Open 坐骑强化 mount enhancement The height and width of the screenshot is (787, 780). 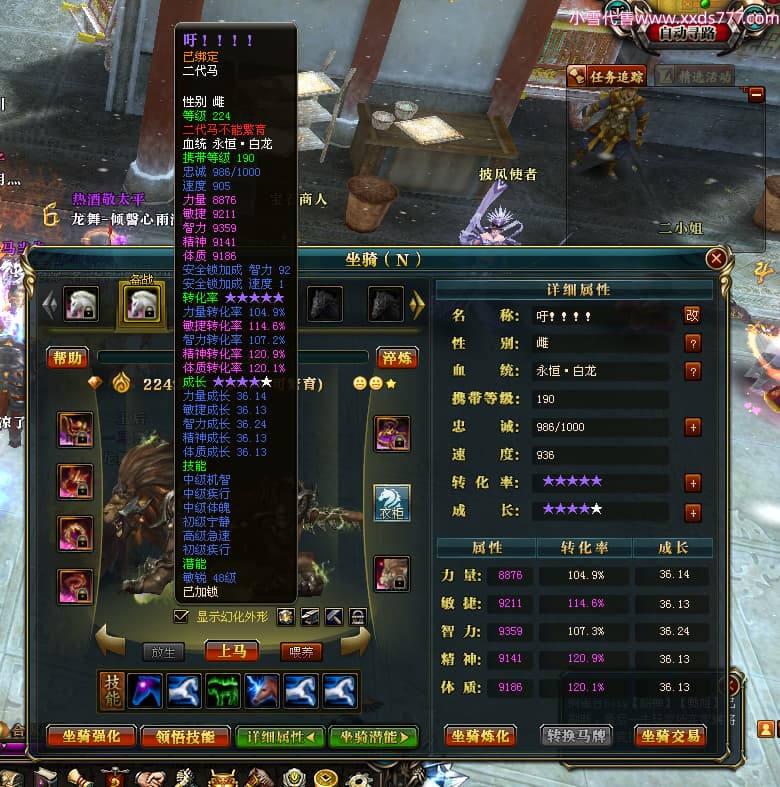point(91,737)
